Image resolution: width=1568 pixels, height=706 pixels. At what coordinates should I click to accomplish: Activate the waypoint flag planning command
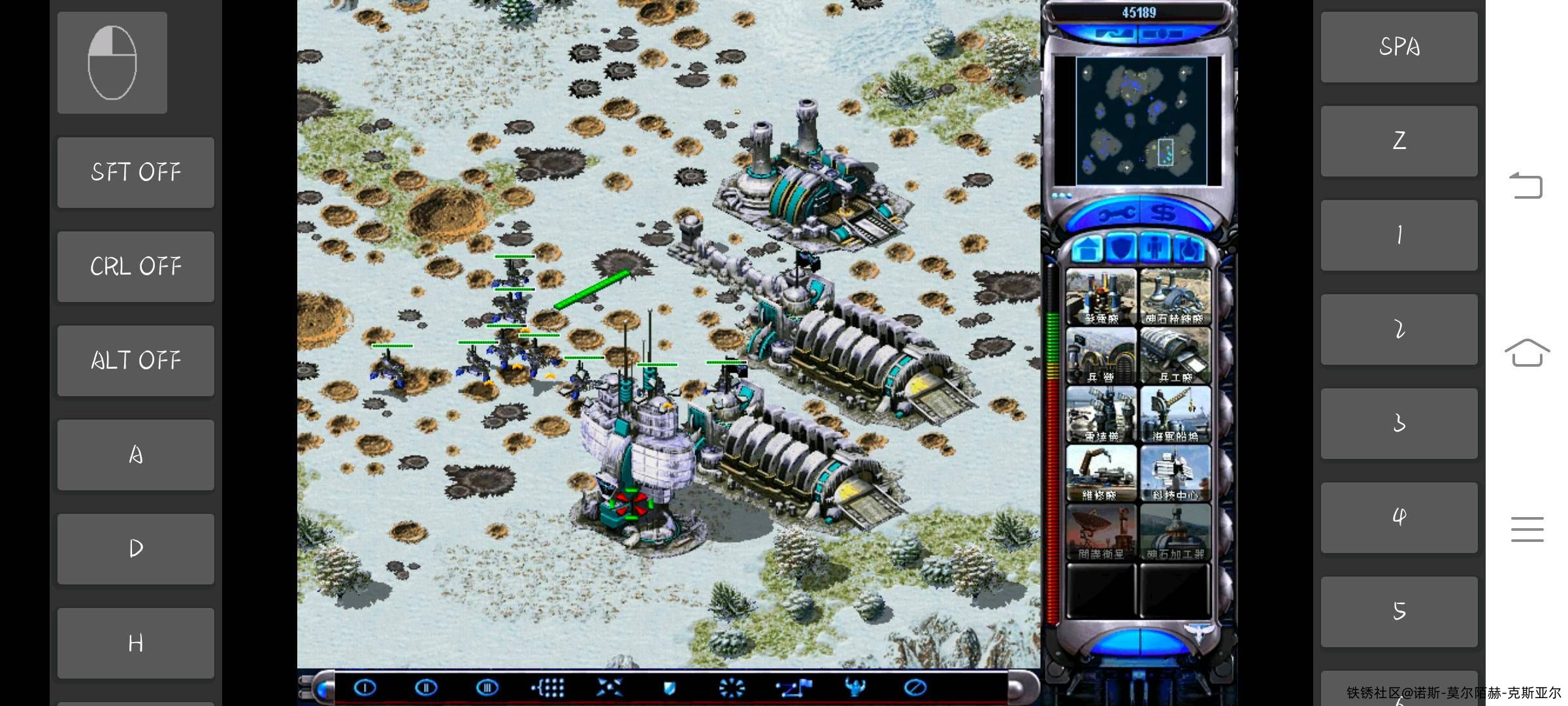794,688
